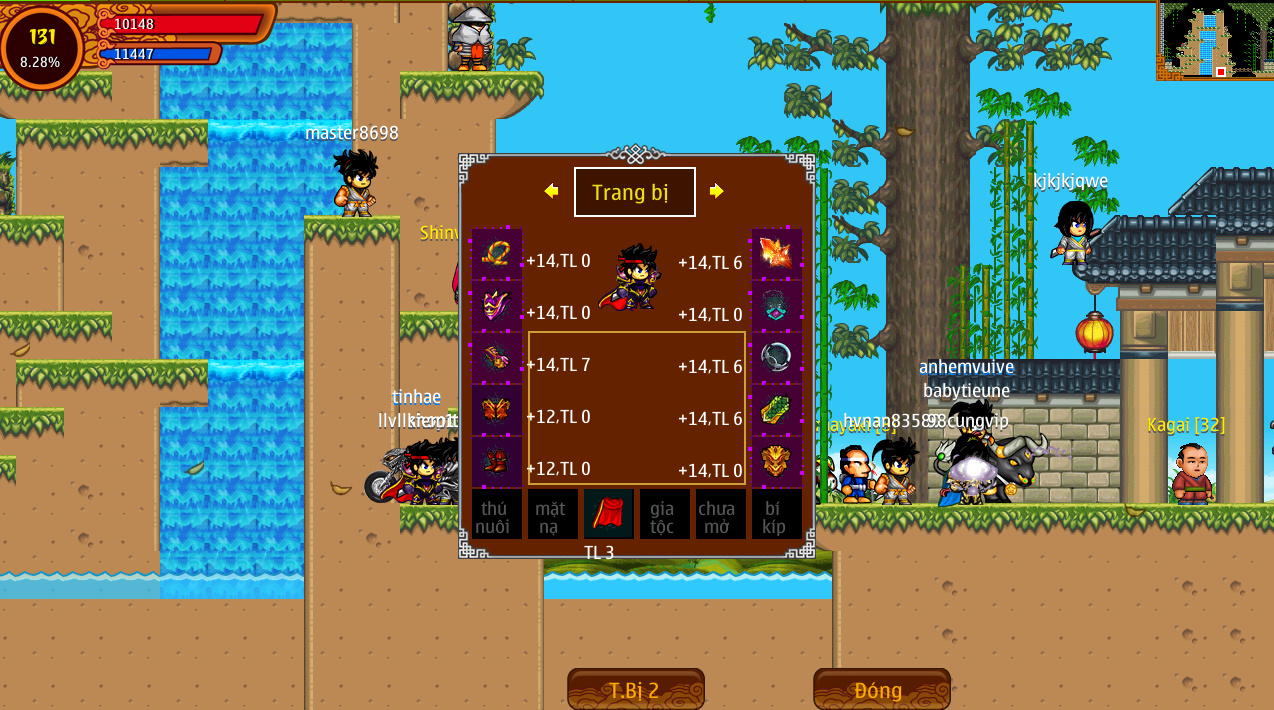Image resolution: width=1274 pixels, height=710 pixels.
Task: Select the golden demon mask slot
Action: click(x=777, y=462)
